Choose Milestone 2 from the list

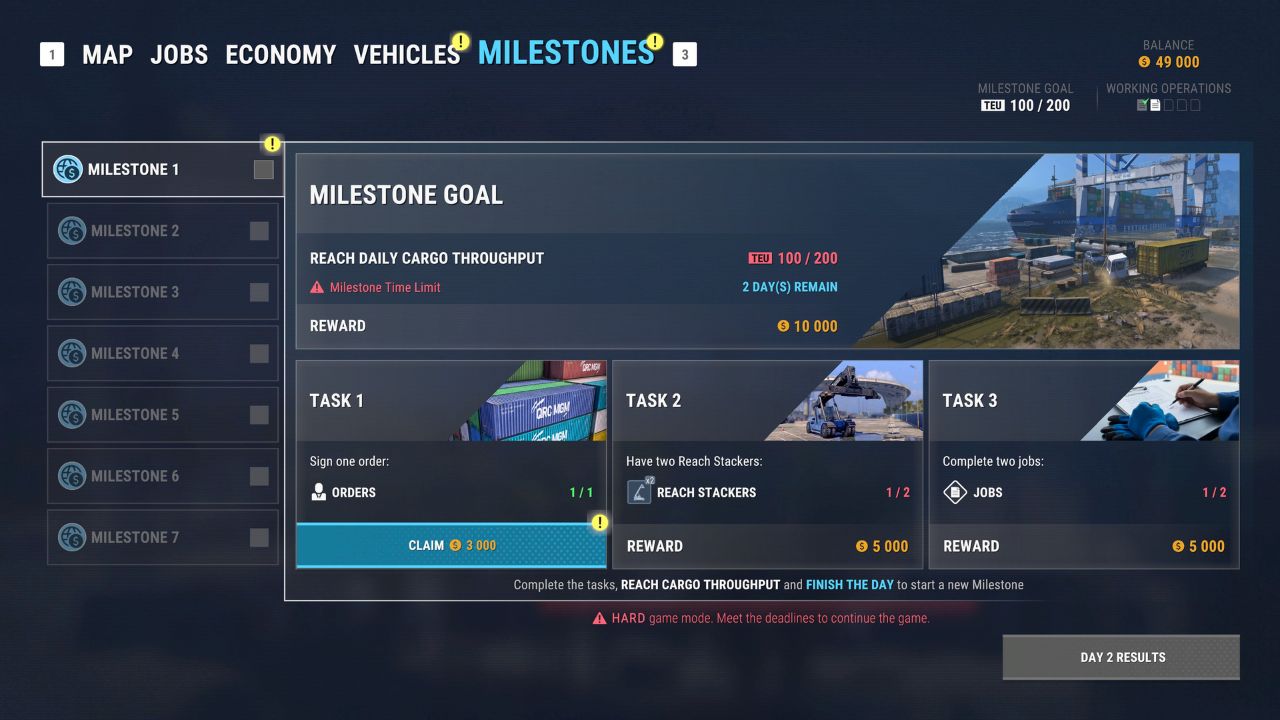coord(163,231)
